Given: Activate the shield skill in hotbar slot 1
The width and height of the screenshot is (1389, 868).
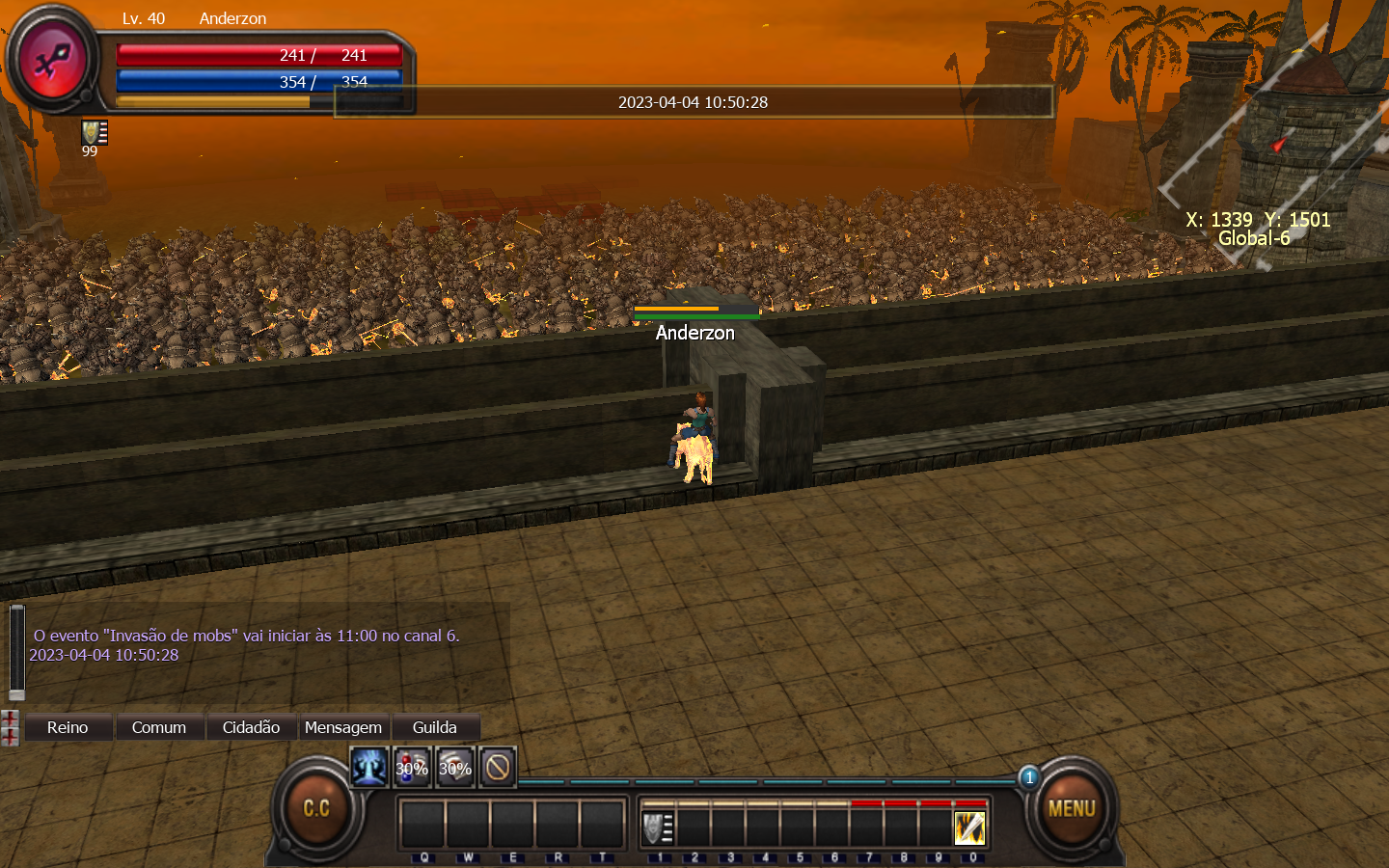Looking at the screenshot, I should 658,827.
